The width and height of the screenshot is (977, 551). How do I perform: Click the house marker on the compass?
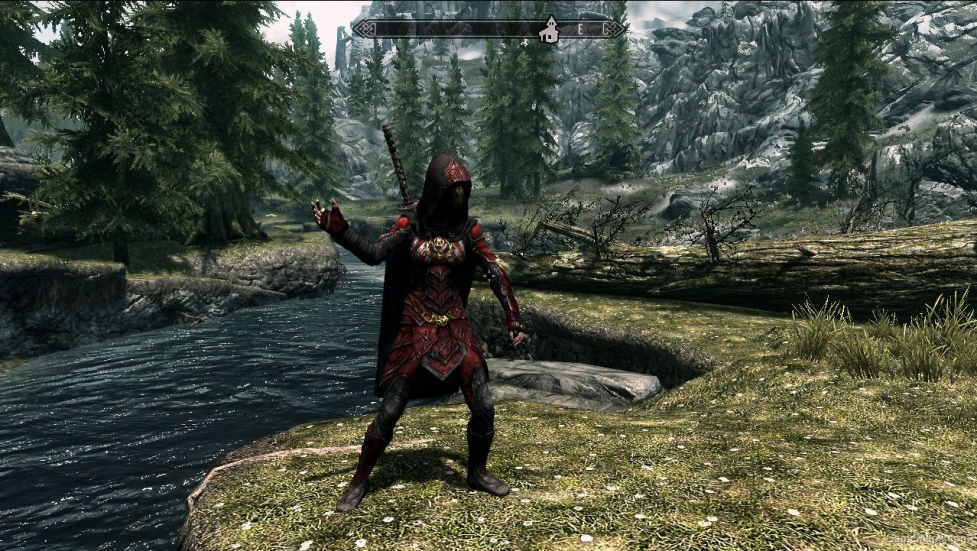548,31
